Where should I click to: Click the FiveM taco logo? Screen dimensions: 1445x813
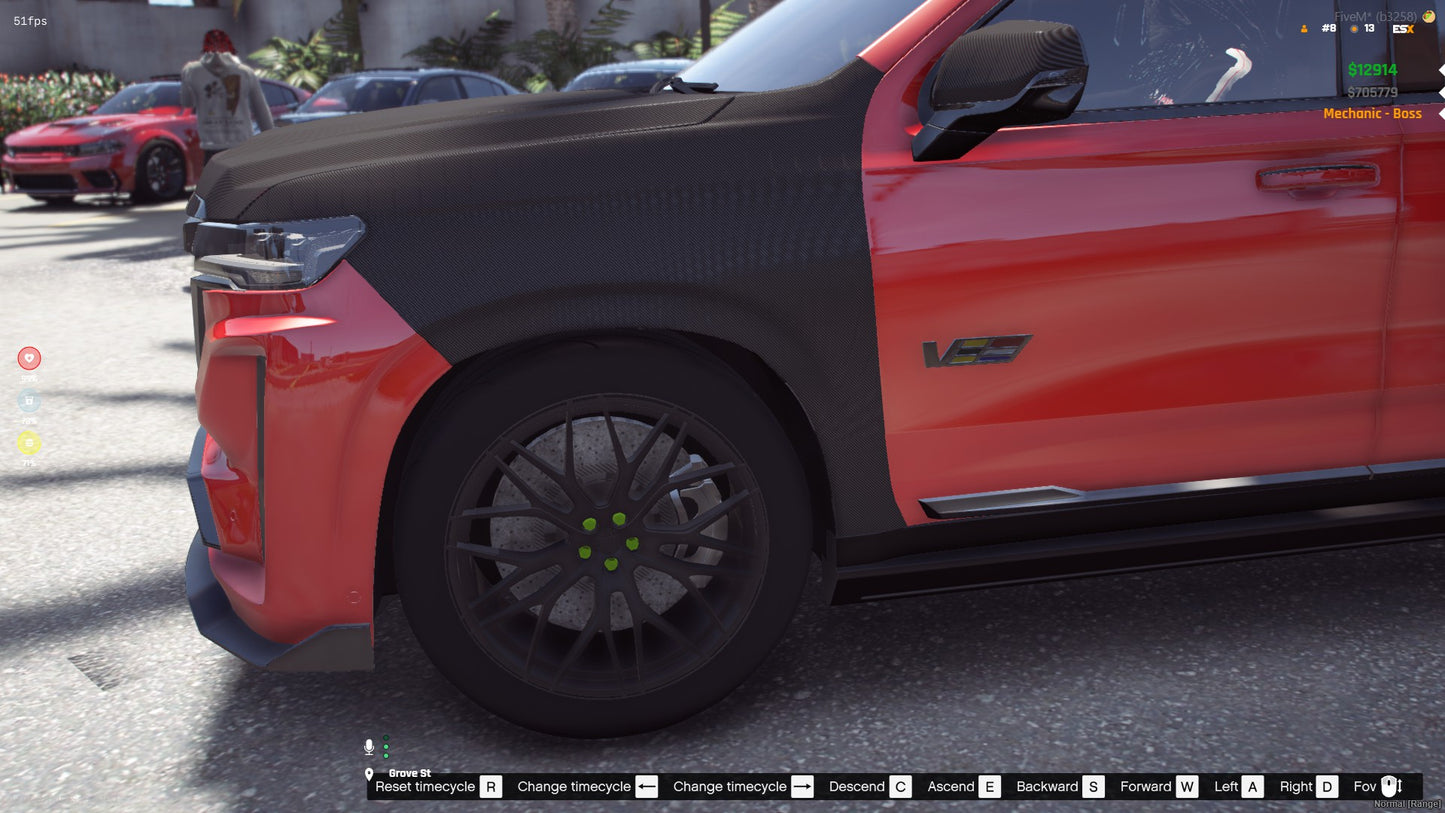(1429, 16)
